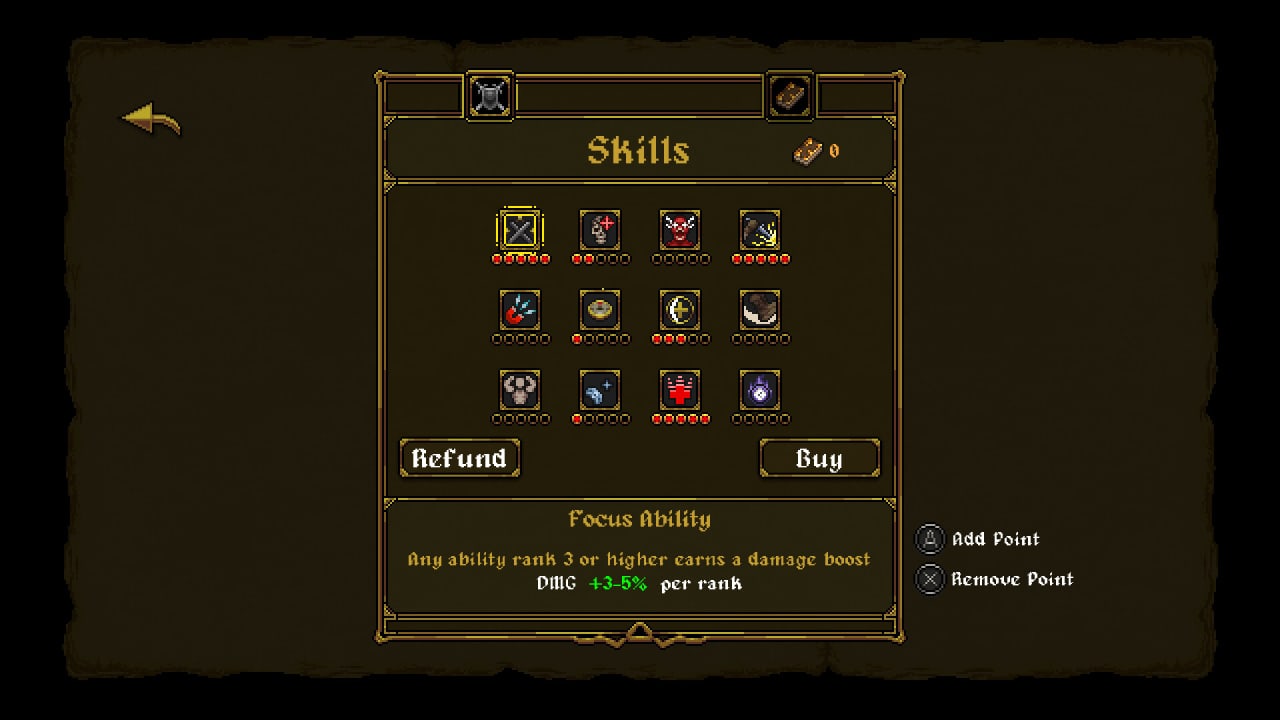This screenshot has width=1280, height=720.
Task: Buy a skill point
Action: coord(819,458)
